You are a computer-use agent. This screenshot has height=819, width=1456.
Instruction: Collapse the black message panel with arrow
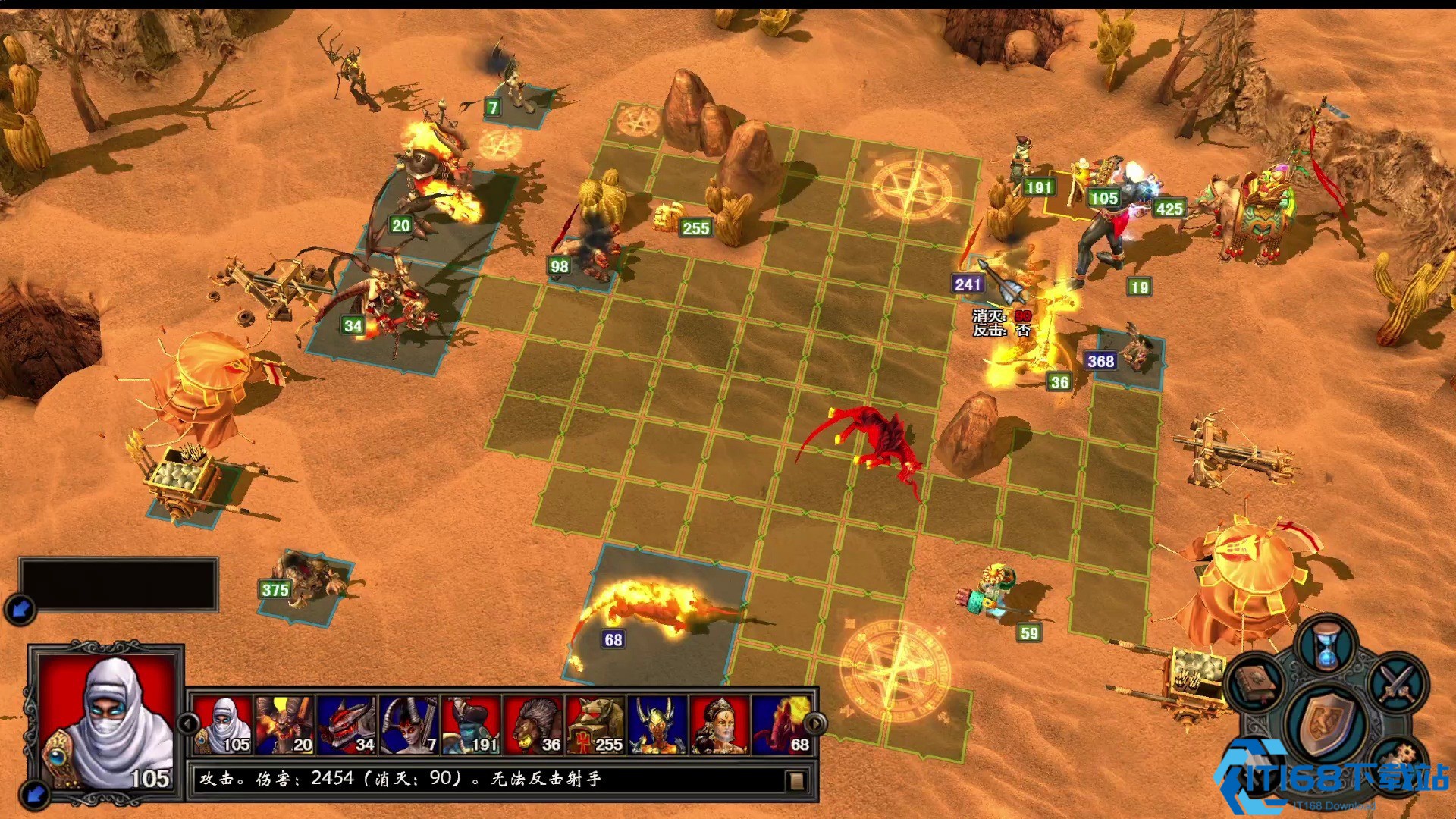click(x=20, y=608)
